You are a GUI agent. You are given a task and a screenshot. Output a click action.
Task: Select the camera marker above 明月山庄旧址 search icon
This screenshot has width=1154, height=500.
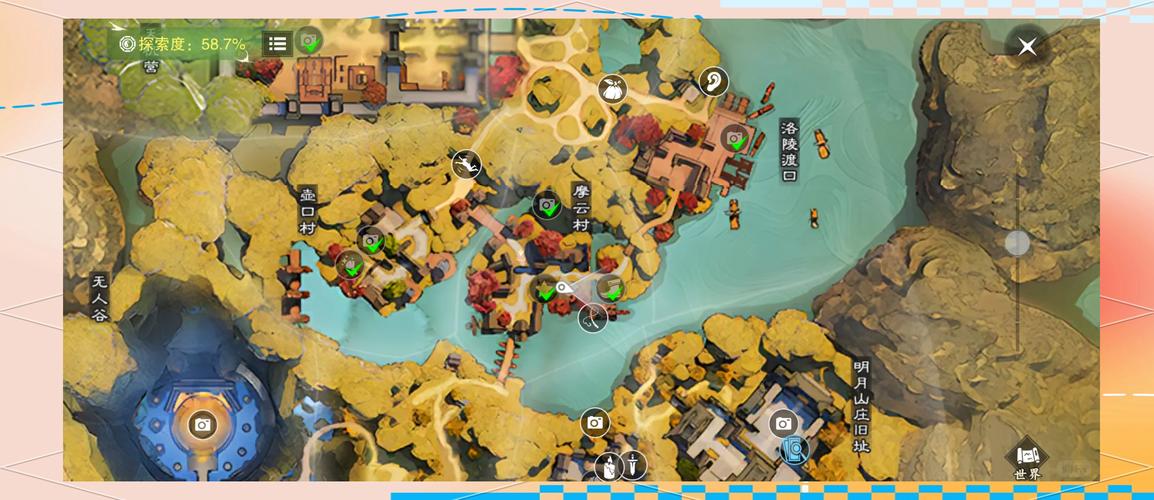[783, 423]
